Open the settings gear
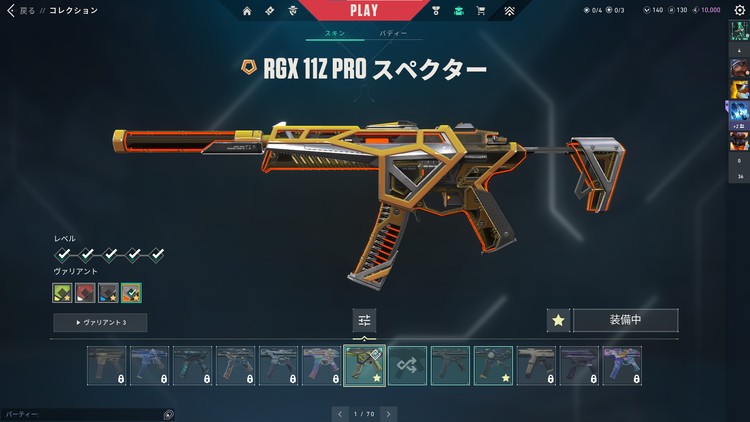 [740, 10]
